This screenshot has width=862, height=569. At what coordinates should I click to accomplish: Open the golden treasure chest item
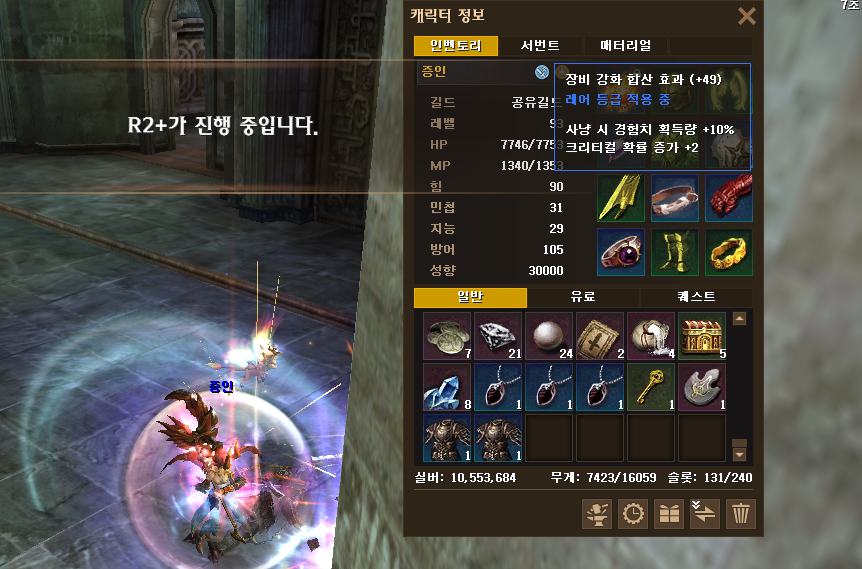click(702, 336)
